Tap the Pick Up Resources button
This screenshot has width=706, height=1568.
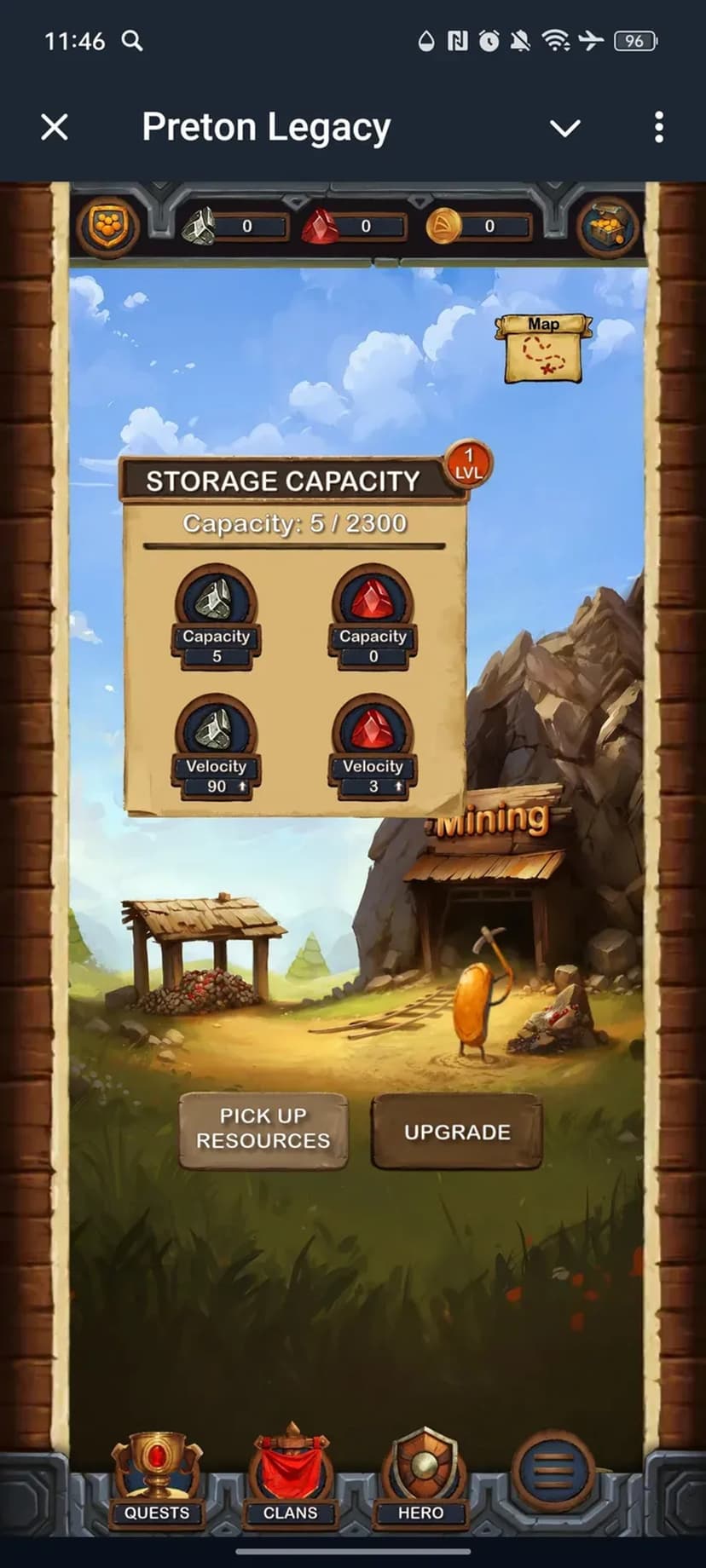click(263, 1129)
